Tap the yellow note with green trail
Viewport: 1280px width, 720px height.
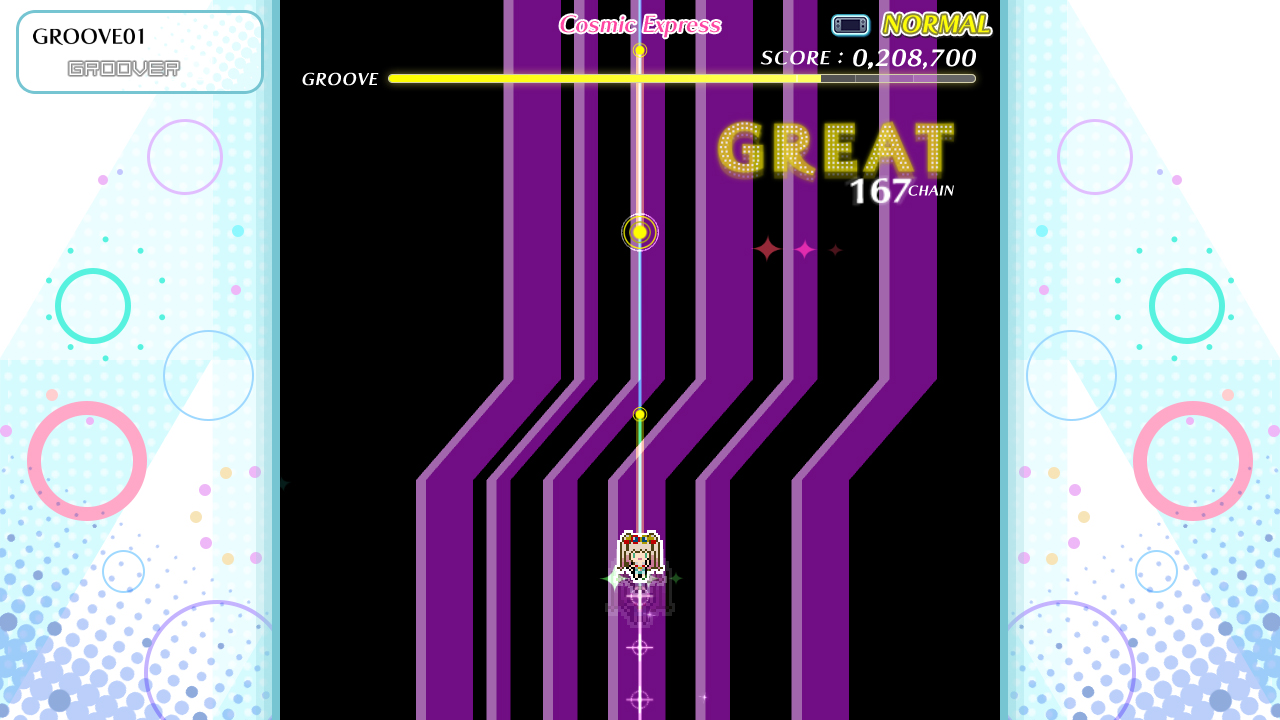[639, 413]
